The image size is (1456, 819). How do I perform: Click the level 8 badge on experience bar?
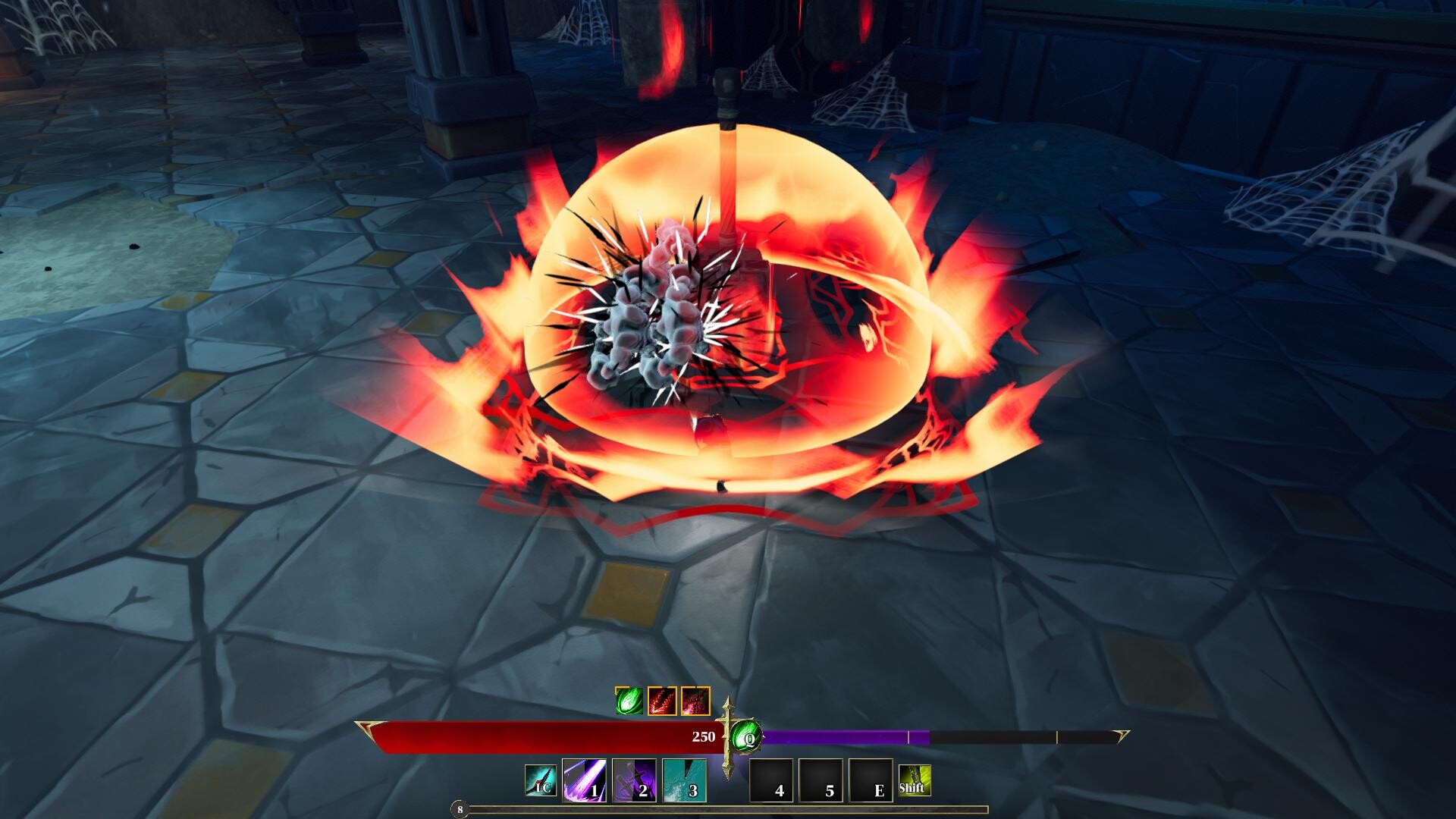460,810
